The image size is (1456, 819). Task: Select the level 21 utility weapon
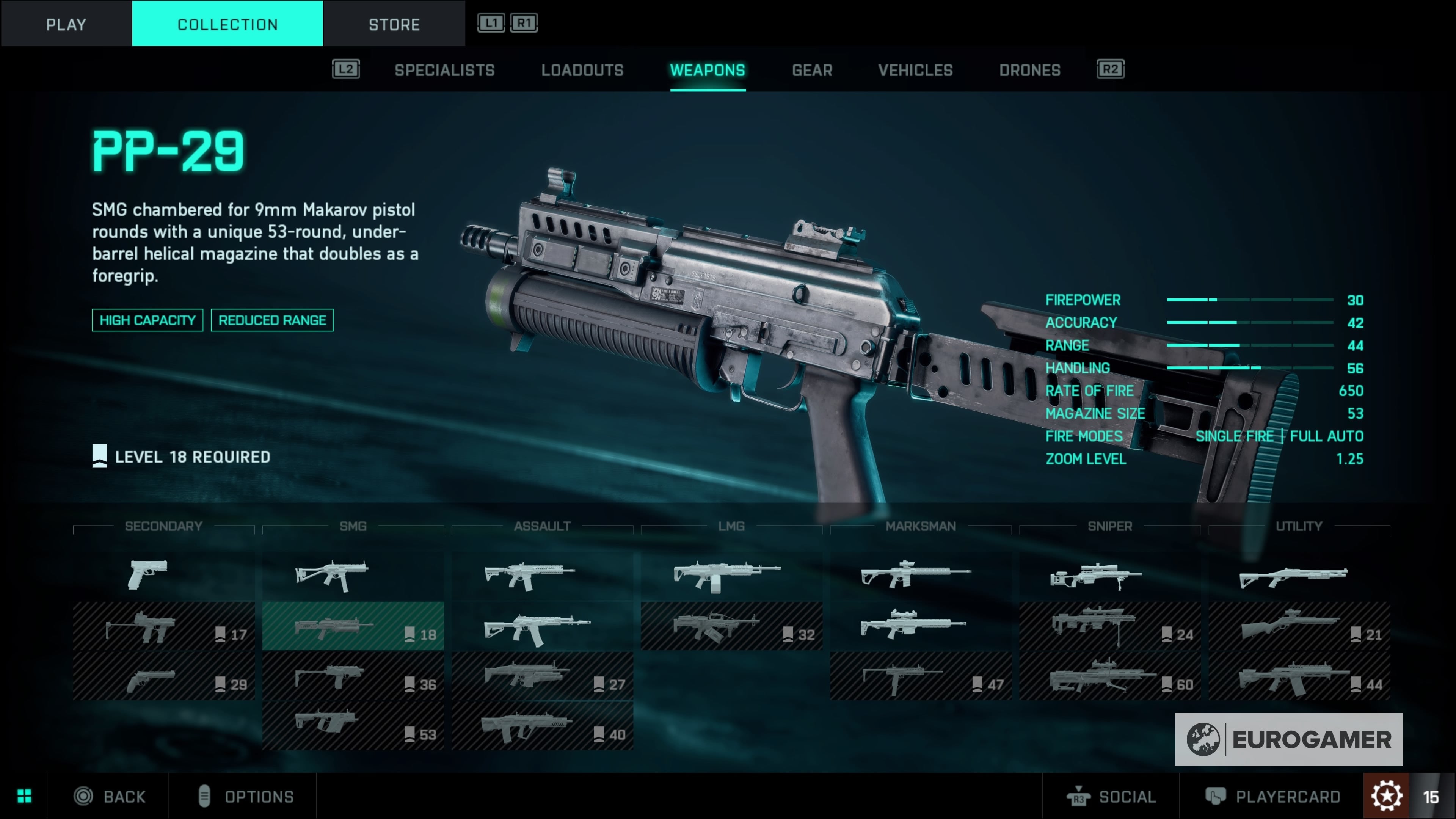1299,626
